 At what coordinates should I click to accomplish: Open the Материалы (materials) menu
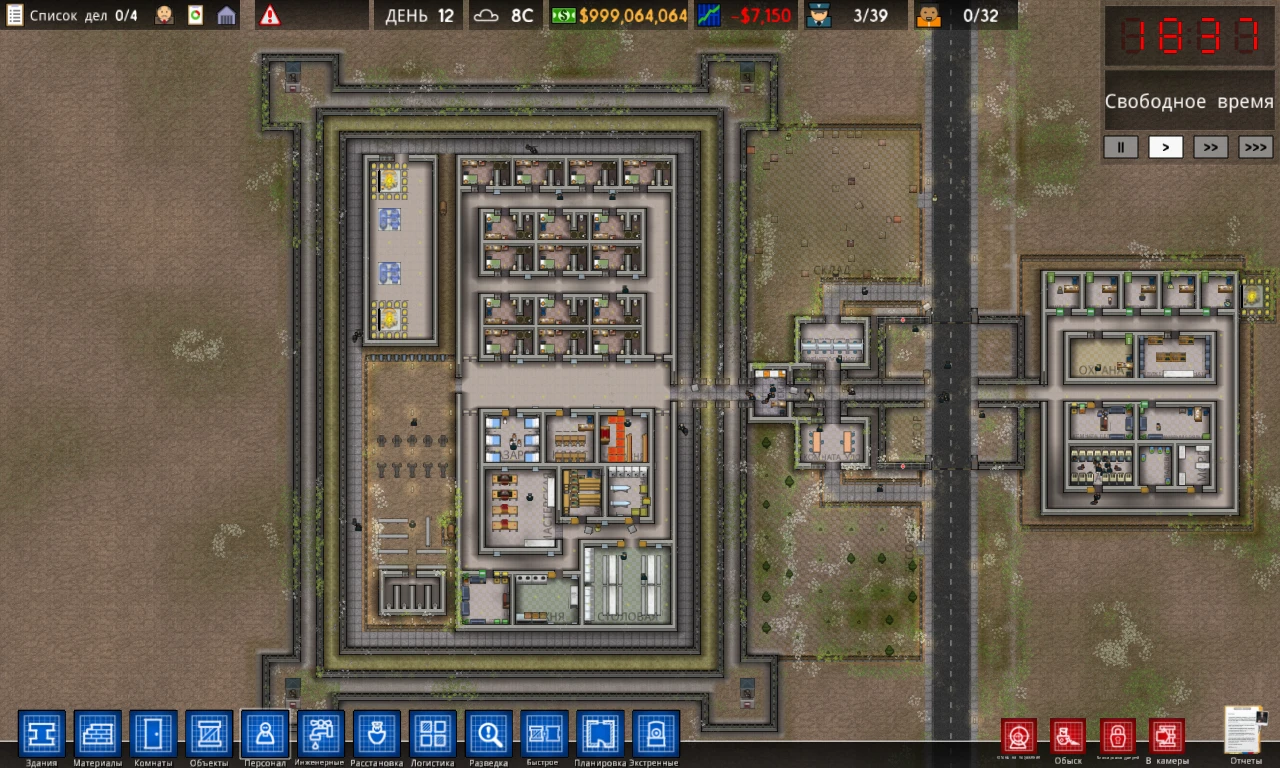(x=97, y=735)
